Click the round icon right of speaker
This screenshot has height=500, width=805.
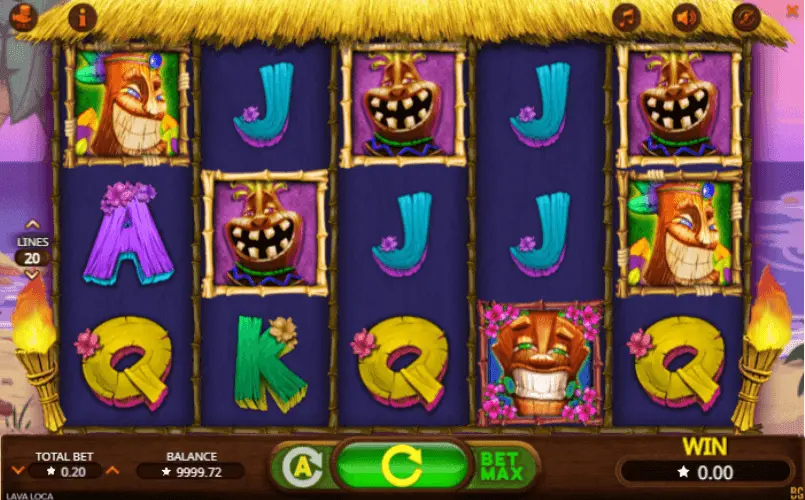[x=746, y=17]
